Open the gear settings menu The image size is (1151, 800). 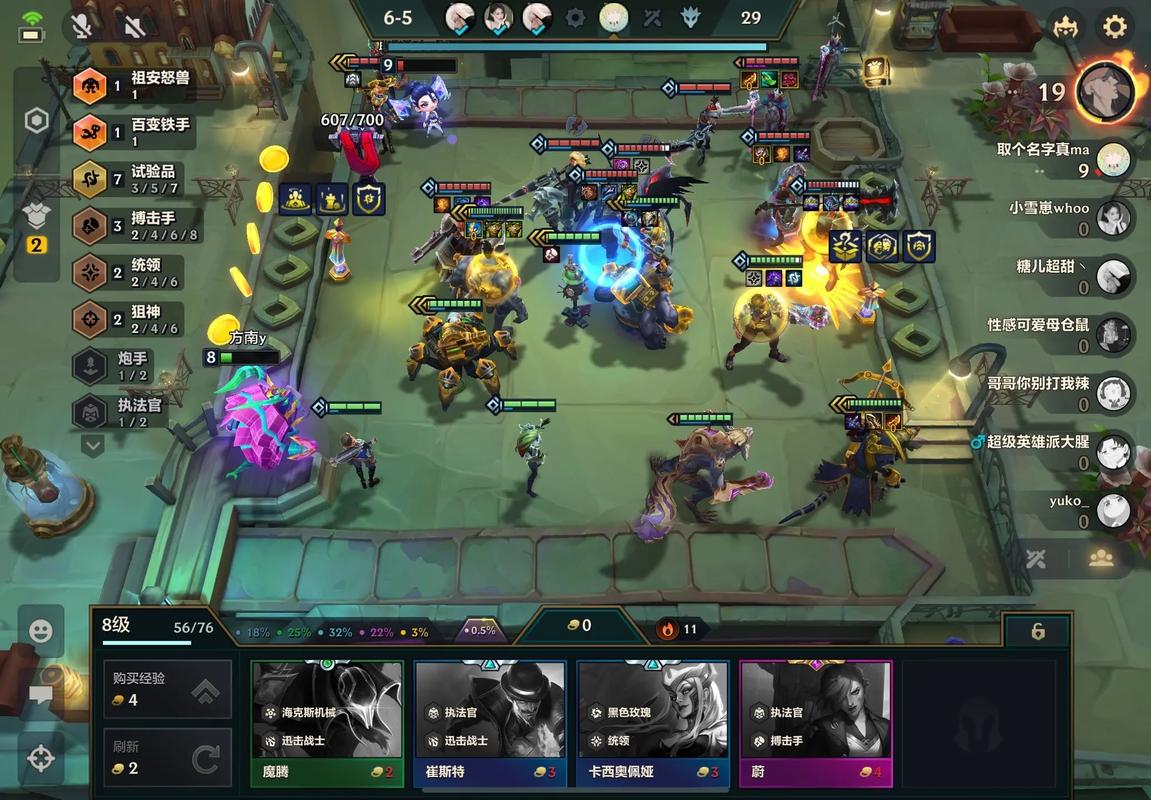click(1115, 26)
